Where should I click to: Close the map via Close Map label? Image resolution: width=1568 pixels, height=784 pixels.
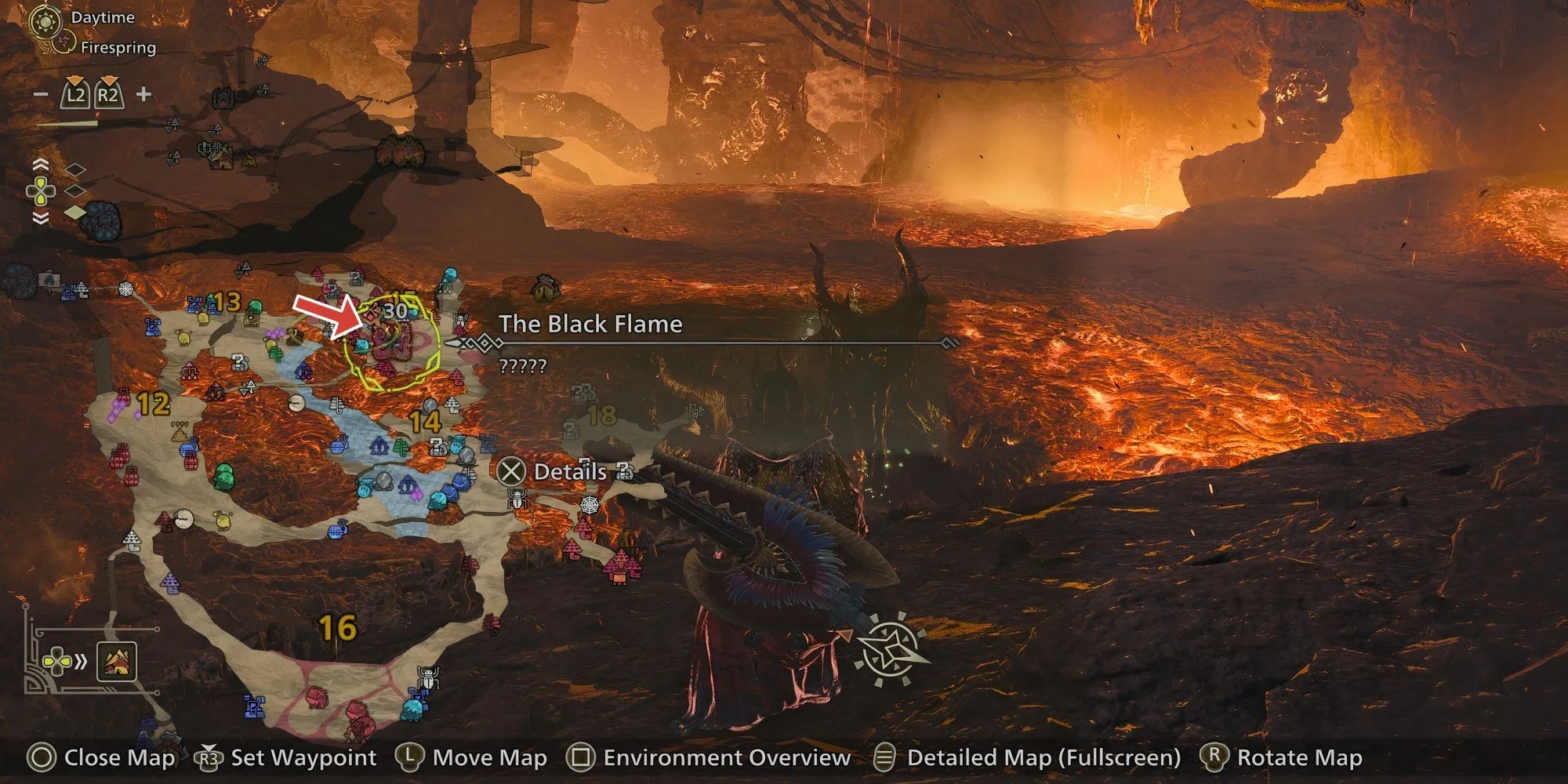pos(119,757)
